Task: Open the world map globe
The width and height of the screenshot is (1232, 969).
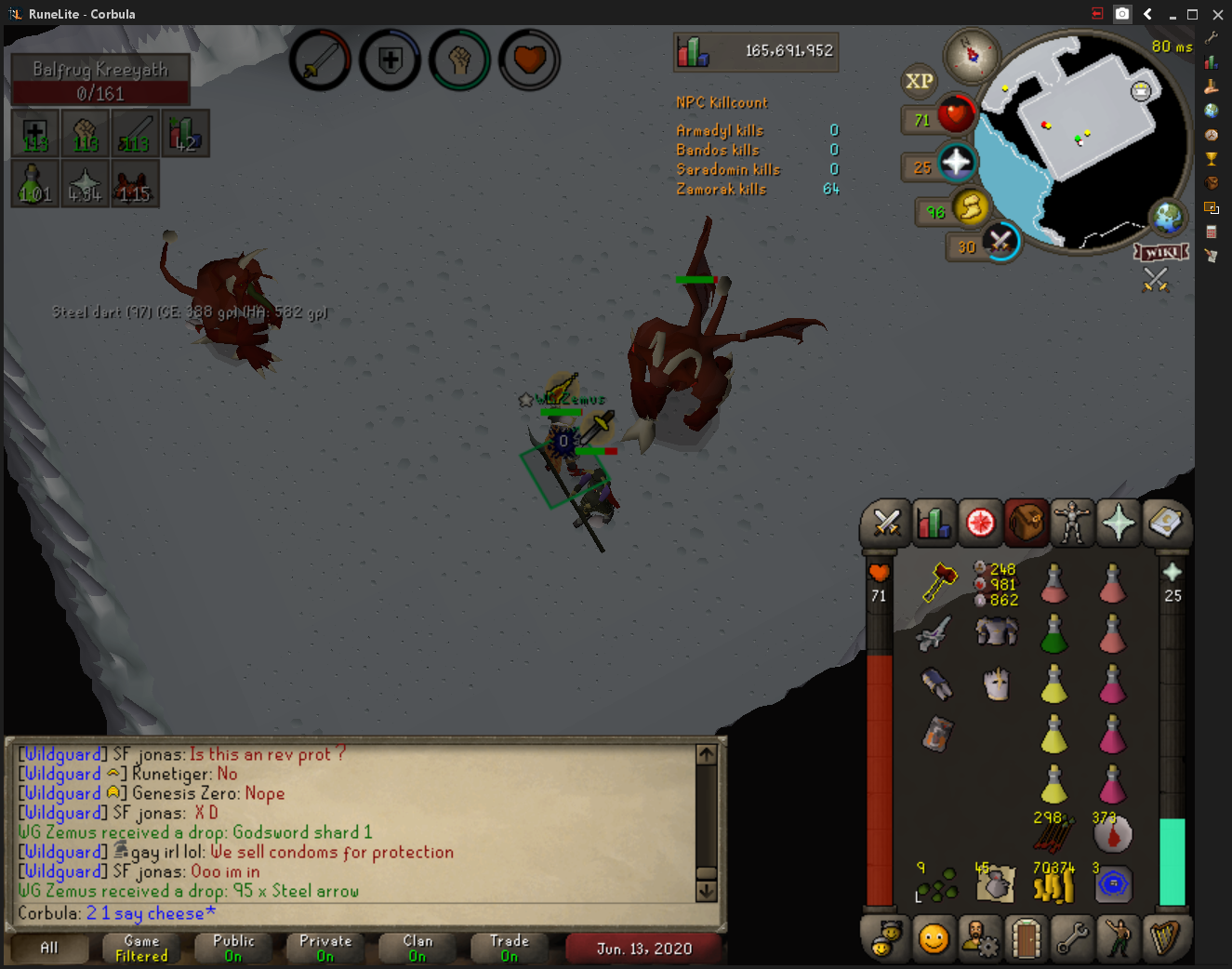Action: 1167,219
